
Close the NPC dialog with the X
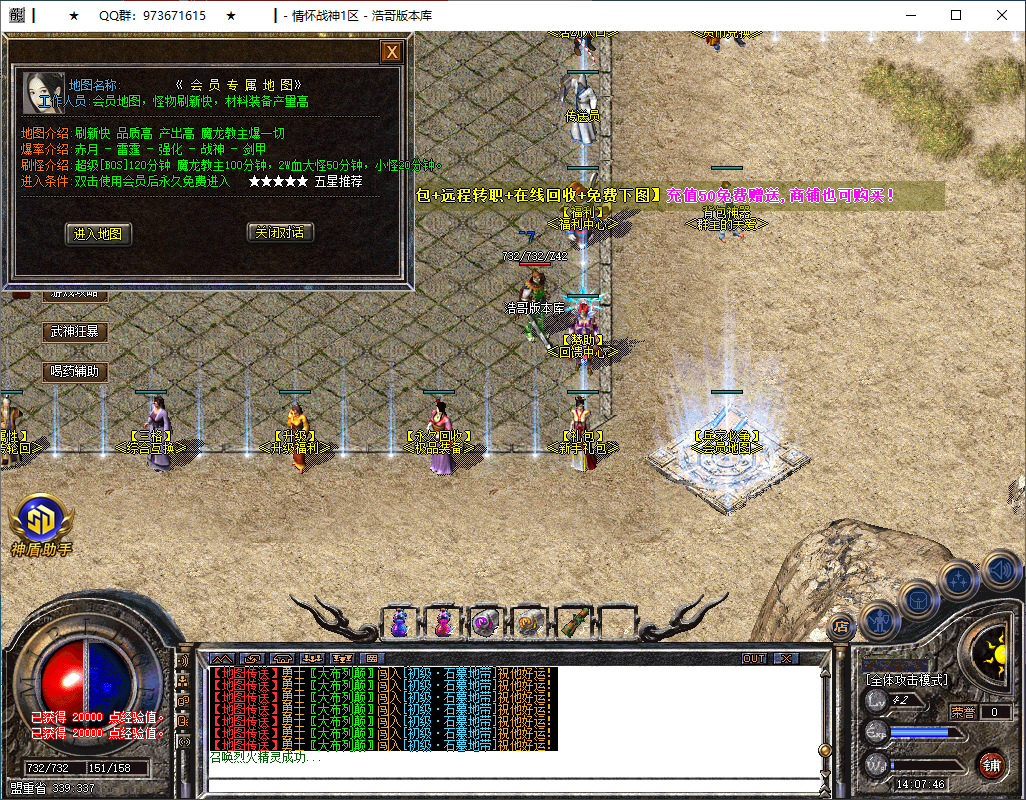click(392, 52)
